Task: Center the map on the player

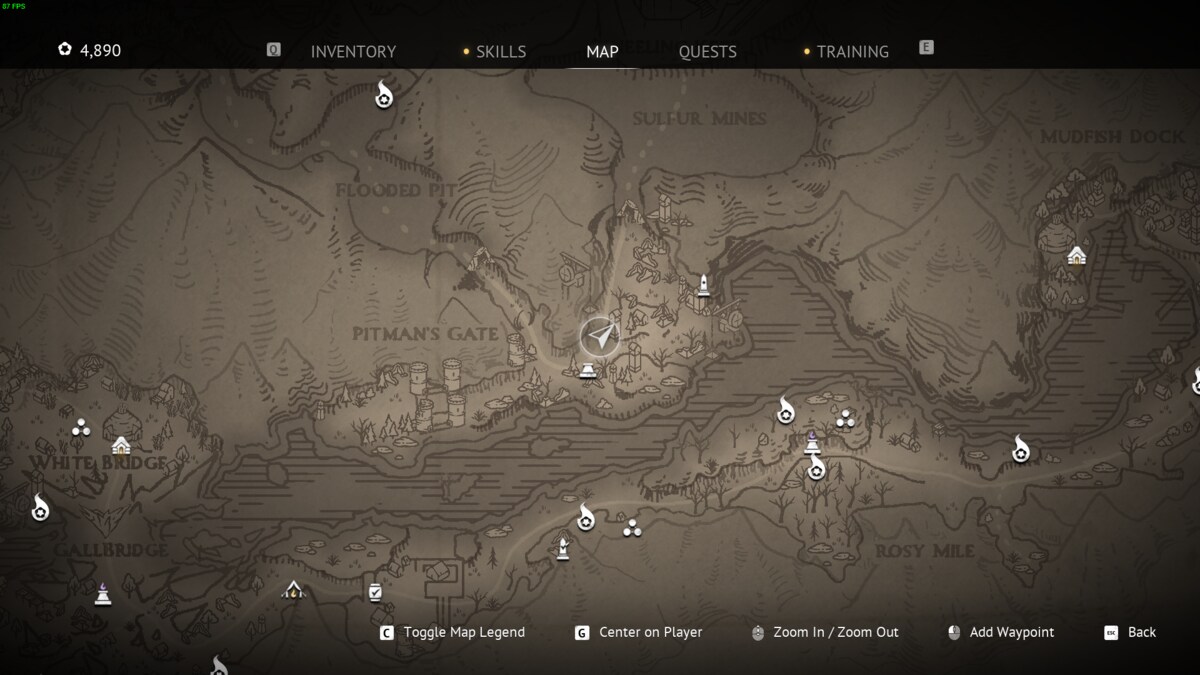Action: (650, 632)
